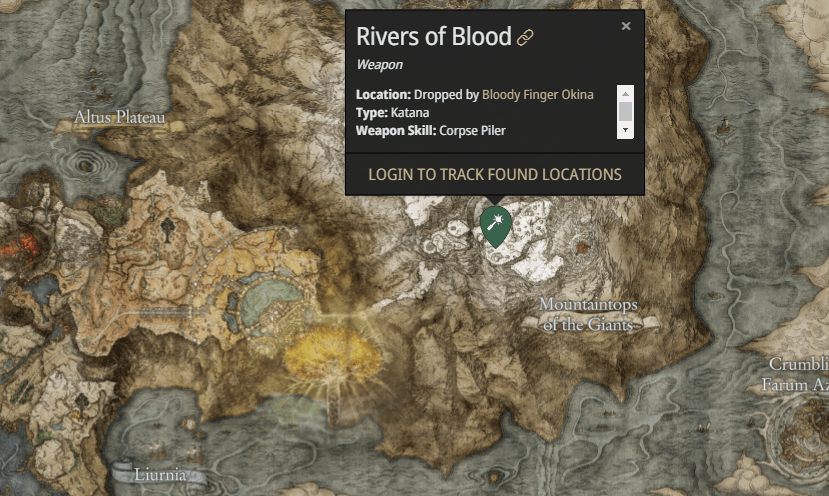Click the popup scrollbar down arrow

[625, 131]
